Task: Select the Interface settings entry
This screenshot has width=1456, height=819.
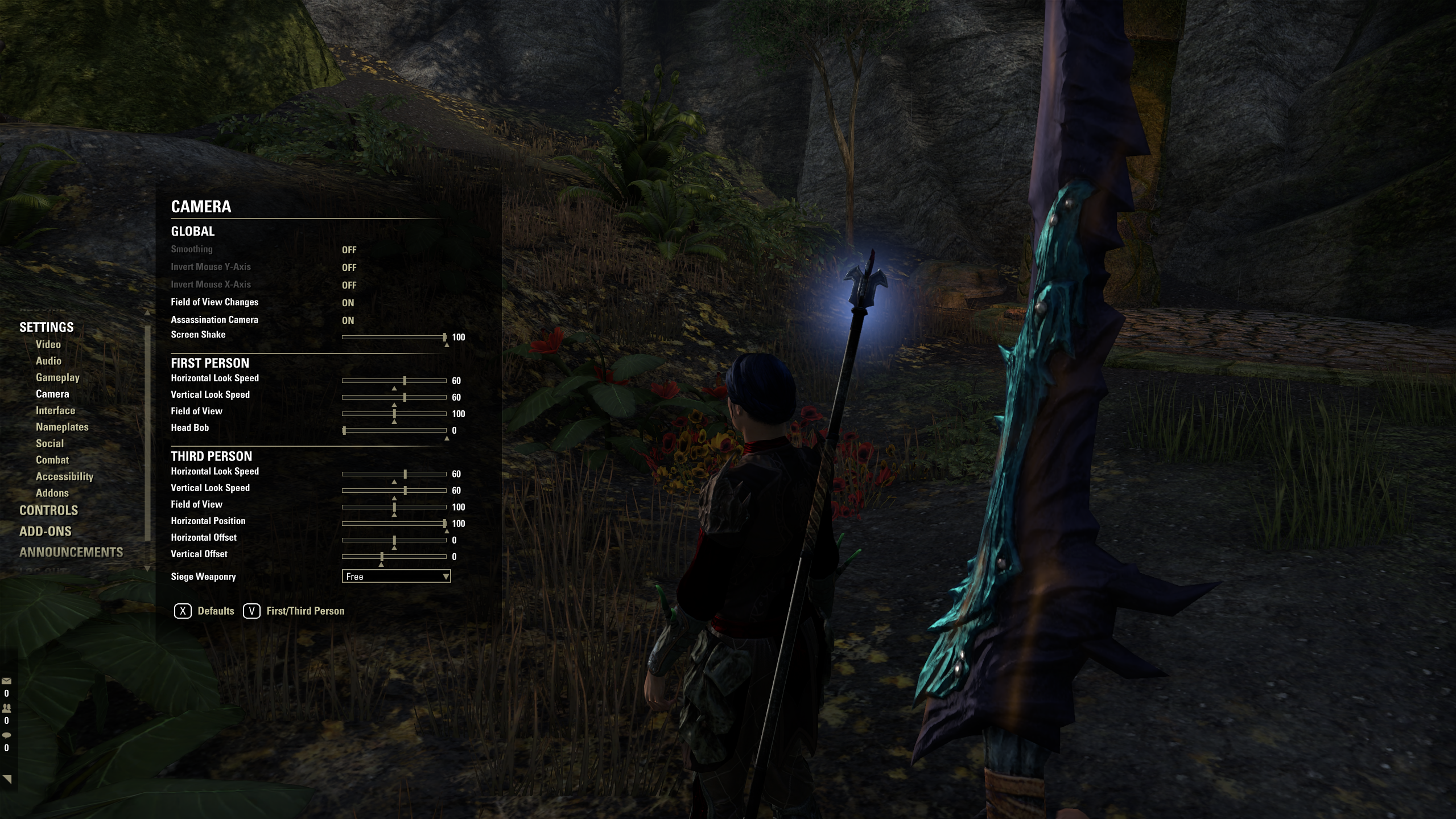Action: point(55,410)
